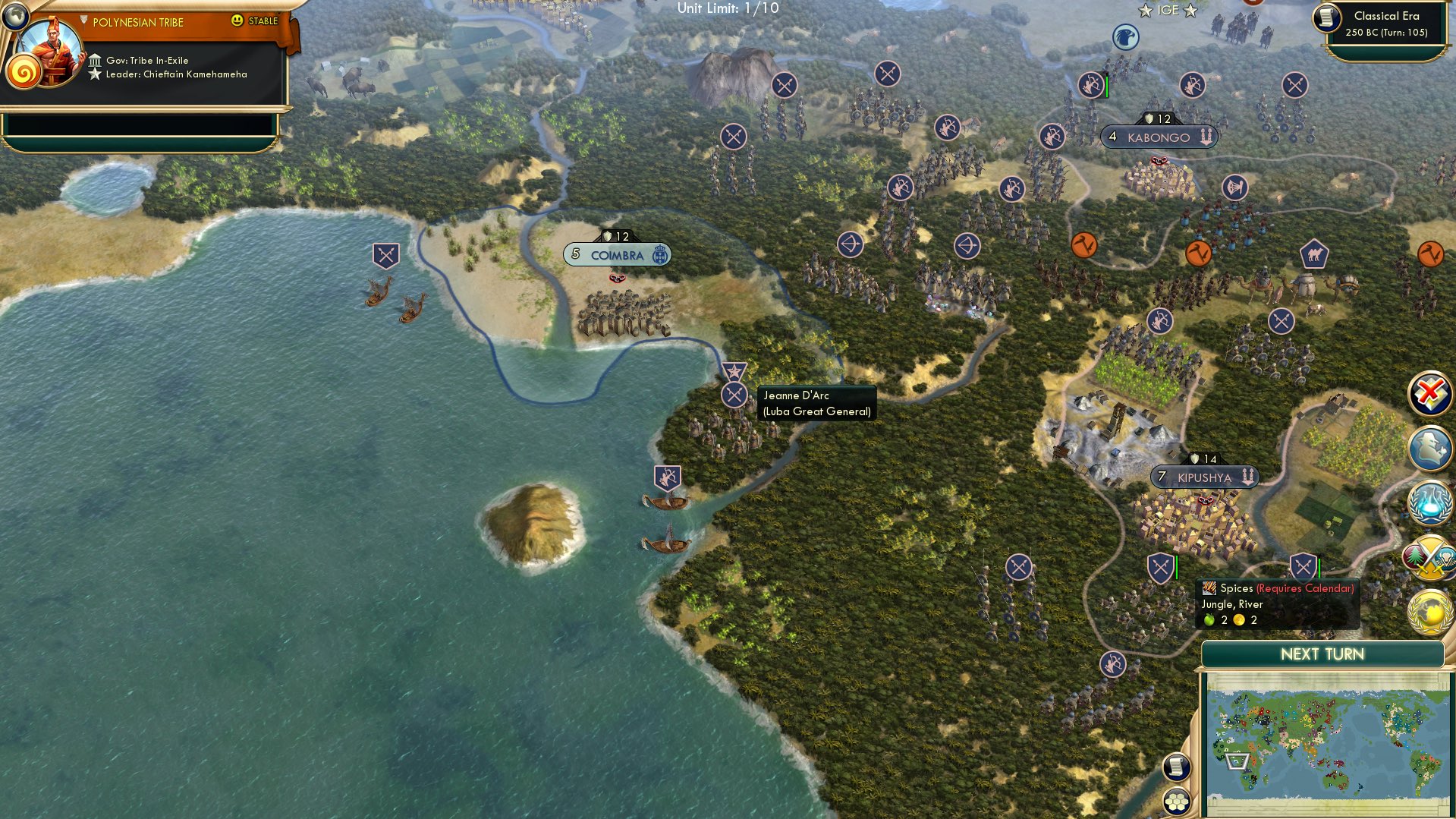The height and width of the screenshot is (819, 1456).
Task: Expand the Coimbra city banner
Action: coord(616,255)
